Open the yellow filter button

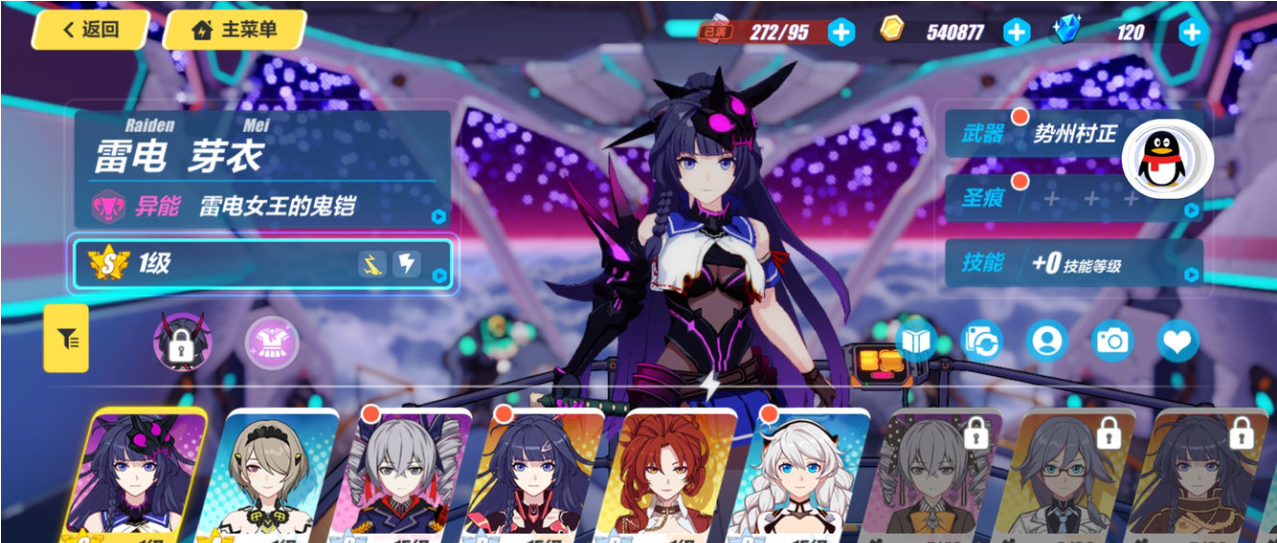[67, 339]
